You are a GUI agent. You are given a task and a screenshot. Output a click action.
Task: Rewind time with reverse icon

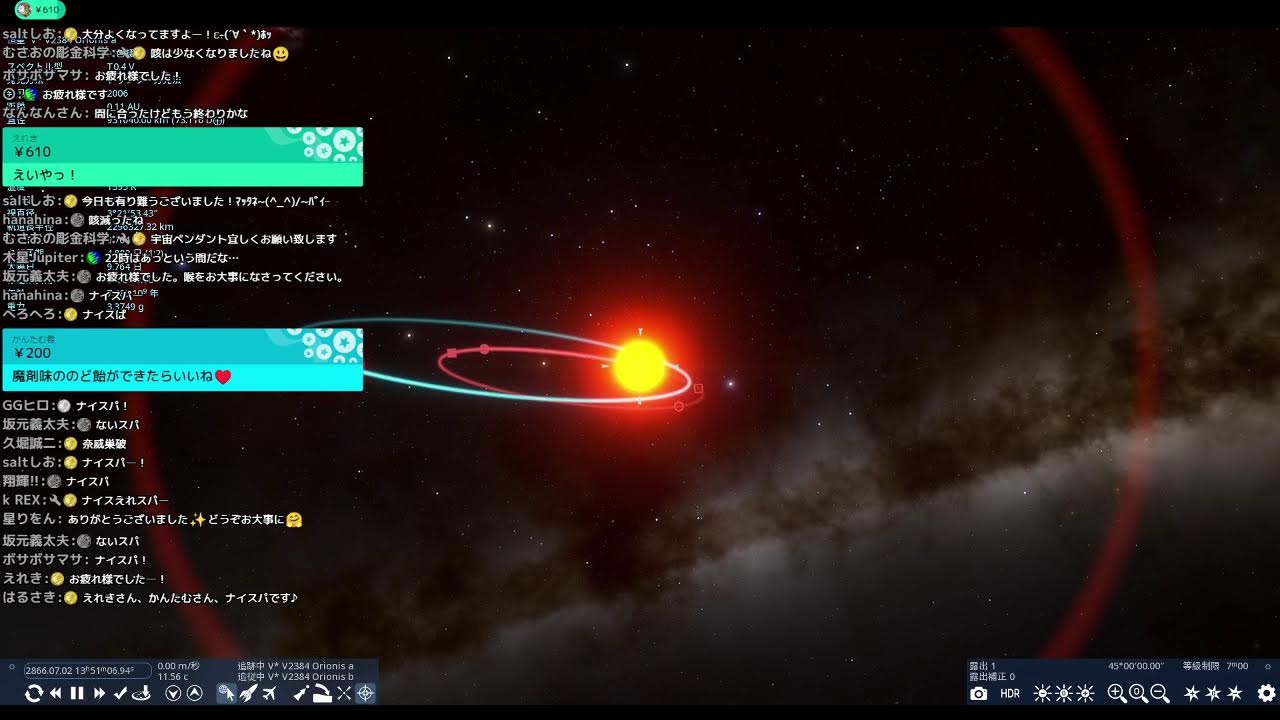(x=55, y=693)
